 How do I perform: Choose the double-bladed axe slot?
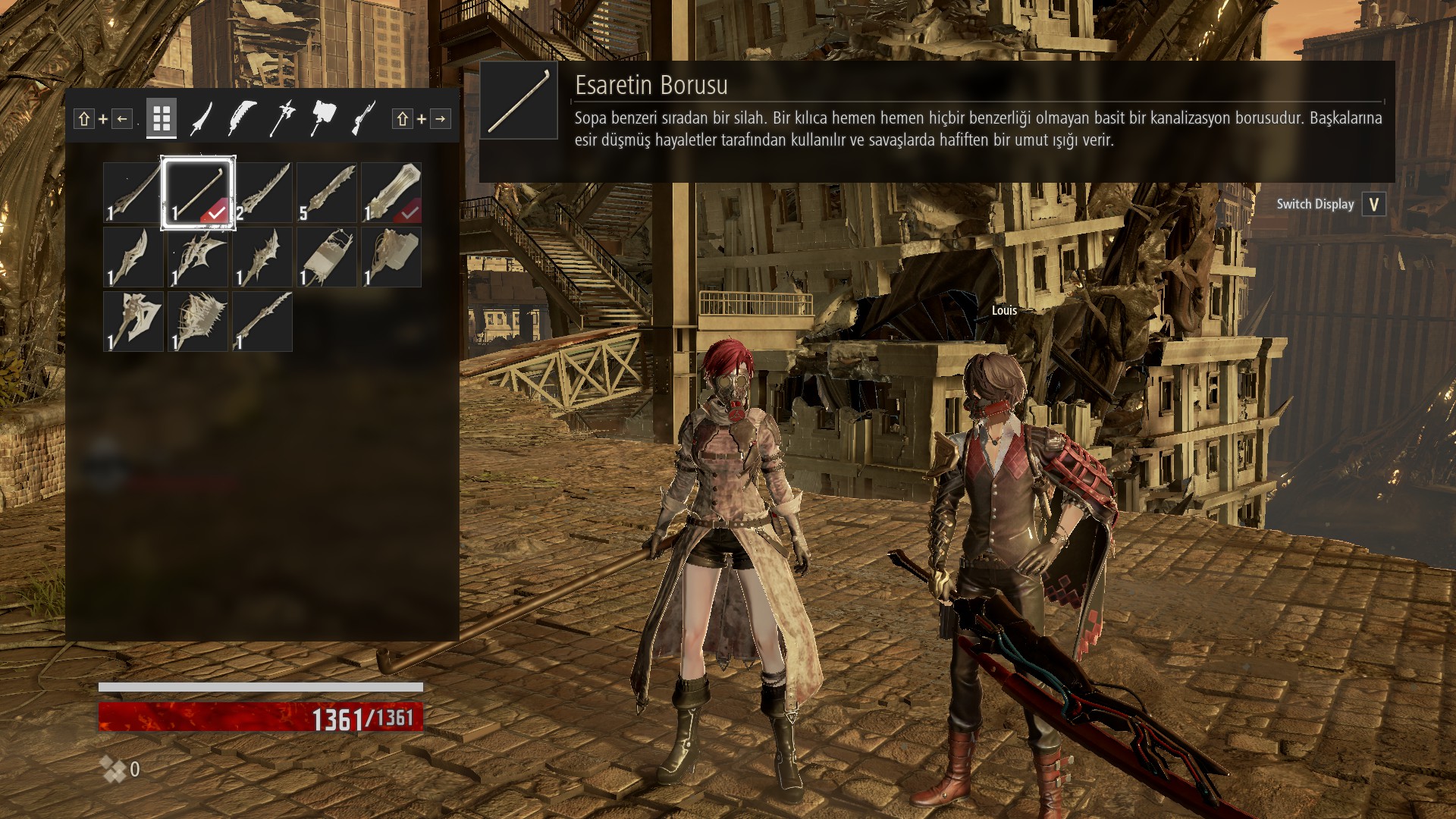[x=133, y=322]
